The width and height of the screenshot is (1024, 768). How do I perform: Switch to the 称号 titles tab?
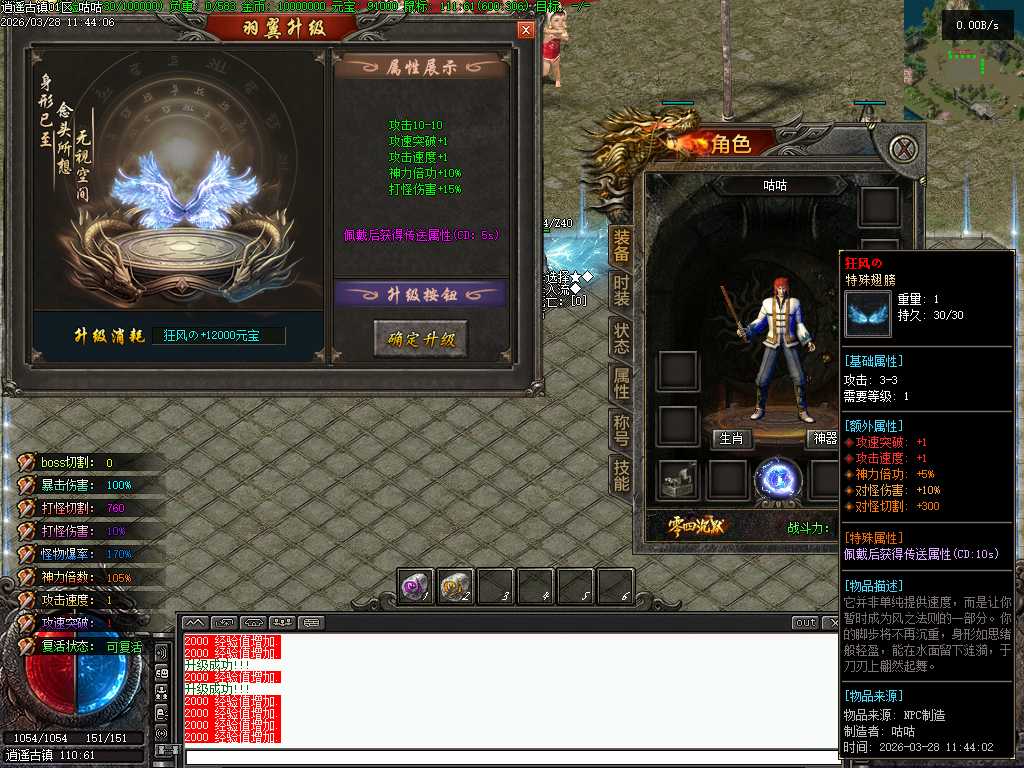tap(621, 430)
